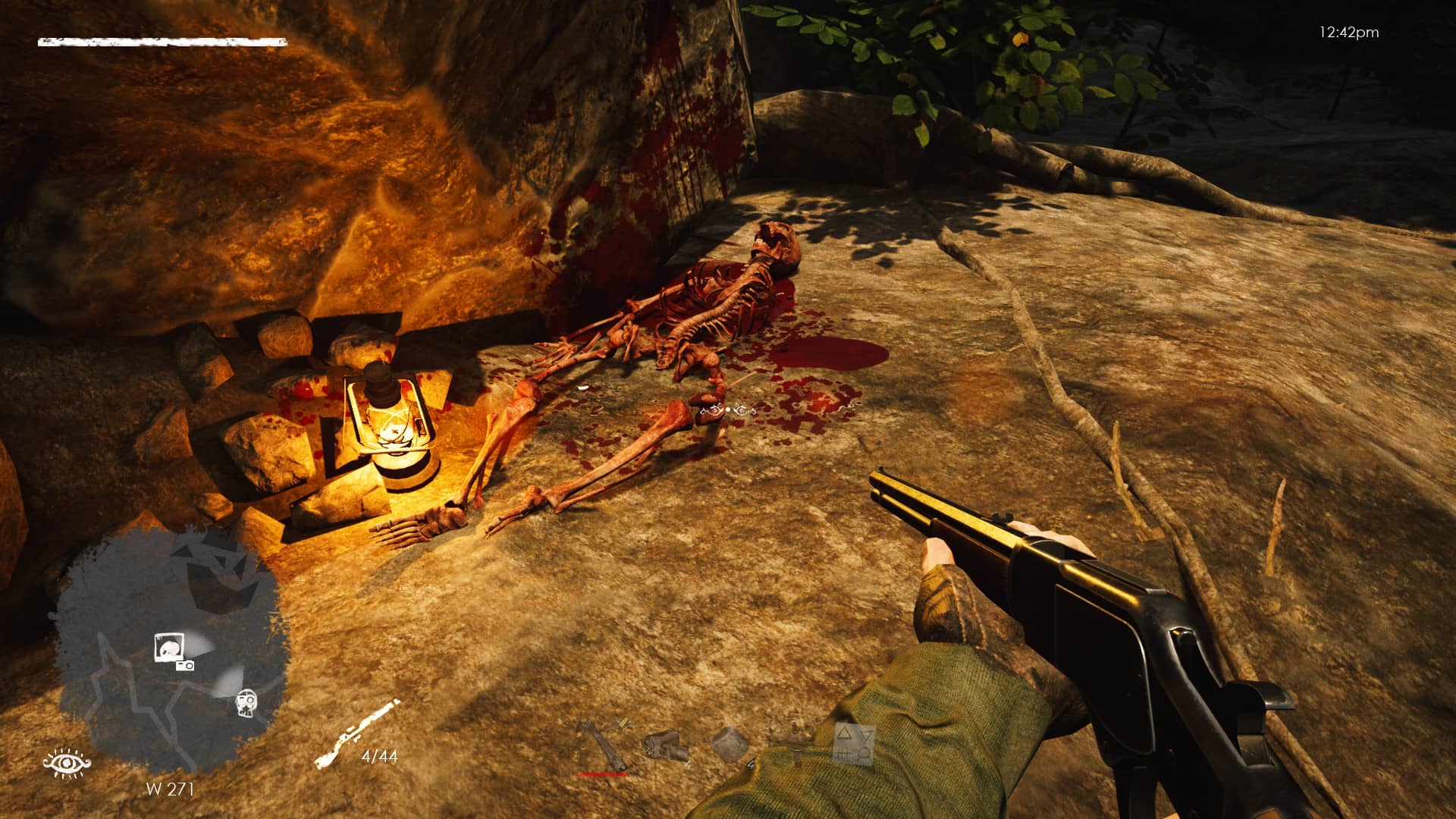Toggle the eye visibility indicator
1456x819 pixels.
67,761
